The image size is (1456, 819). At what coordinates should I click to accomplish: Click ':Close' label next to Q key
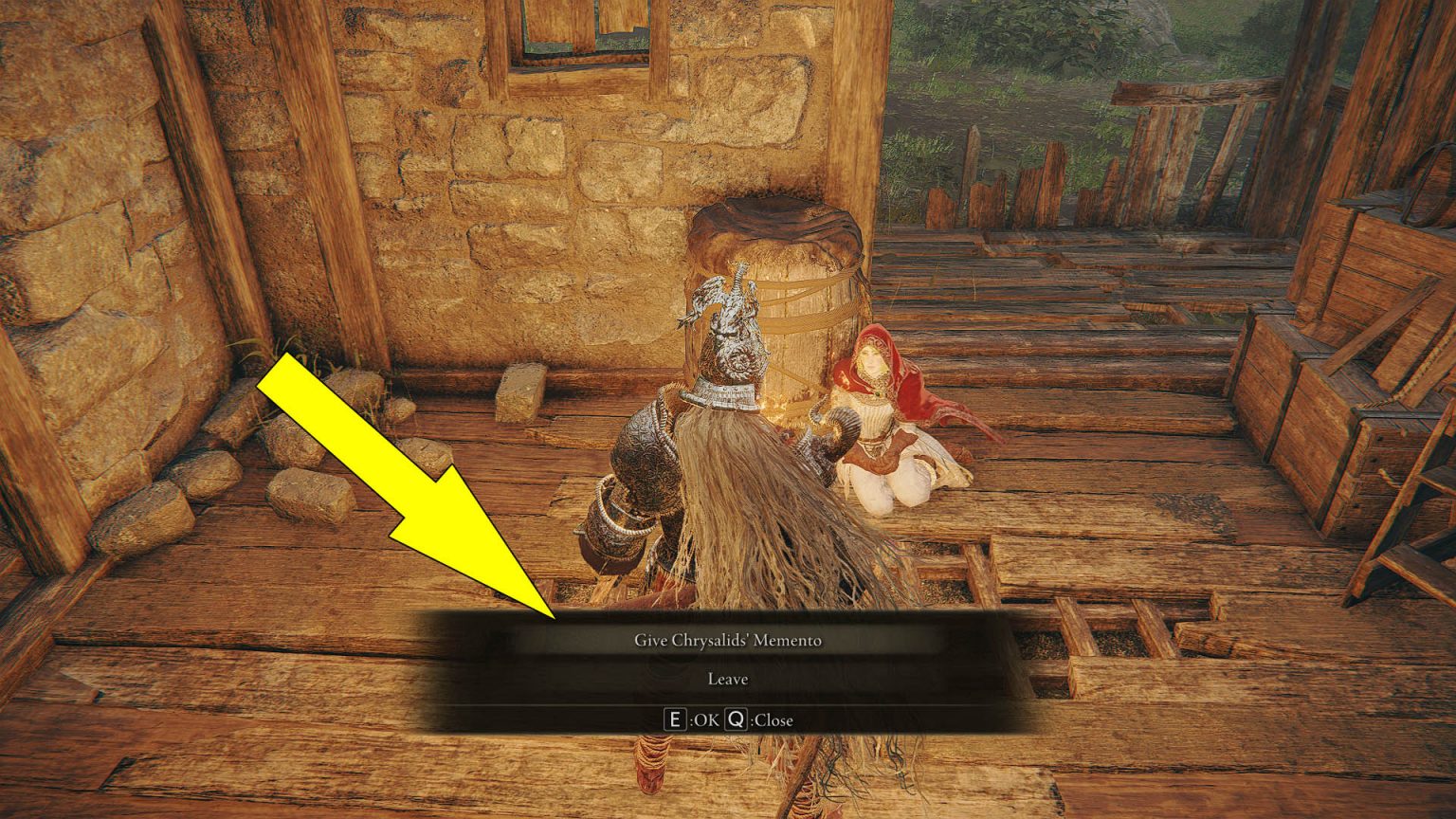772,719
